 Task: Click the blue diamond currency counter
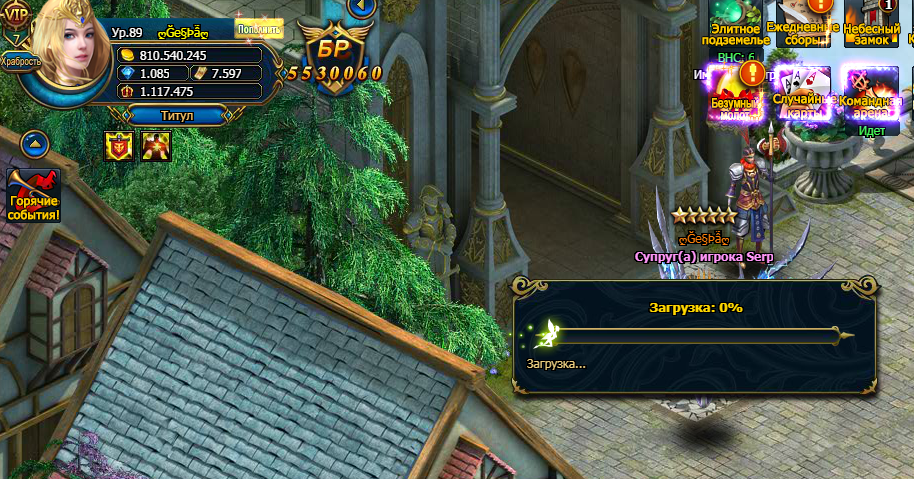(x=152, y=73)
